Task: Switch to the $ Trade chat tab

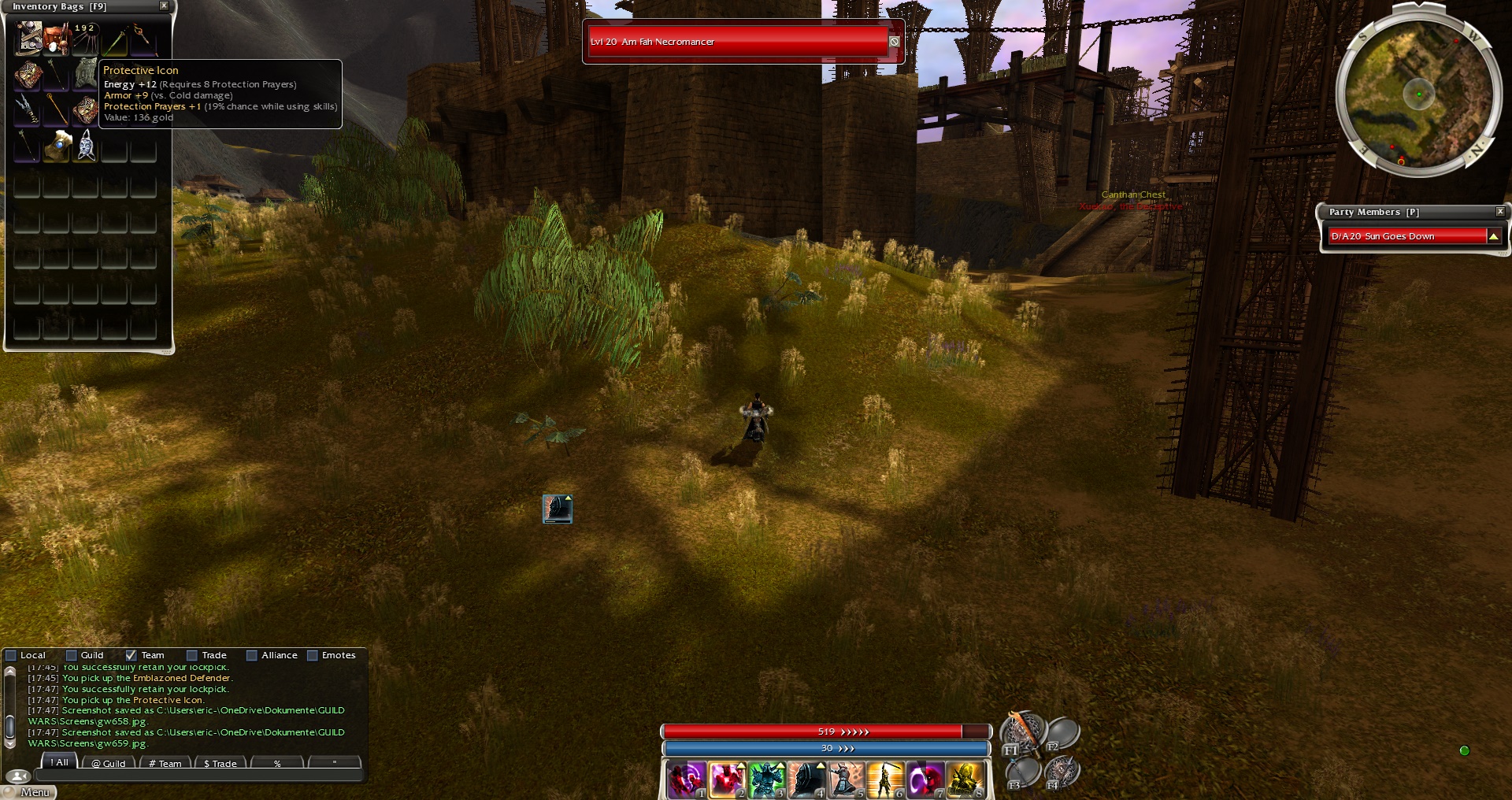Action: pyautogui.click(x=220, y=763)
